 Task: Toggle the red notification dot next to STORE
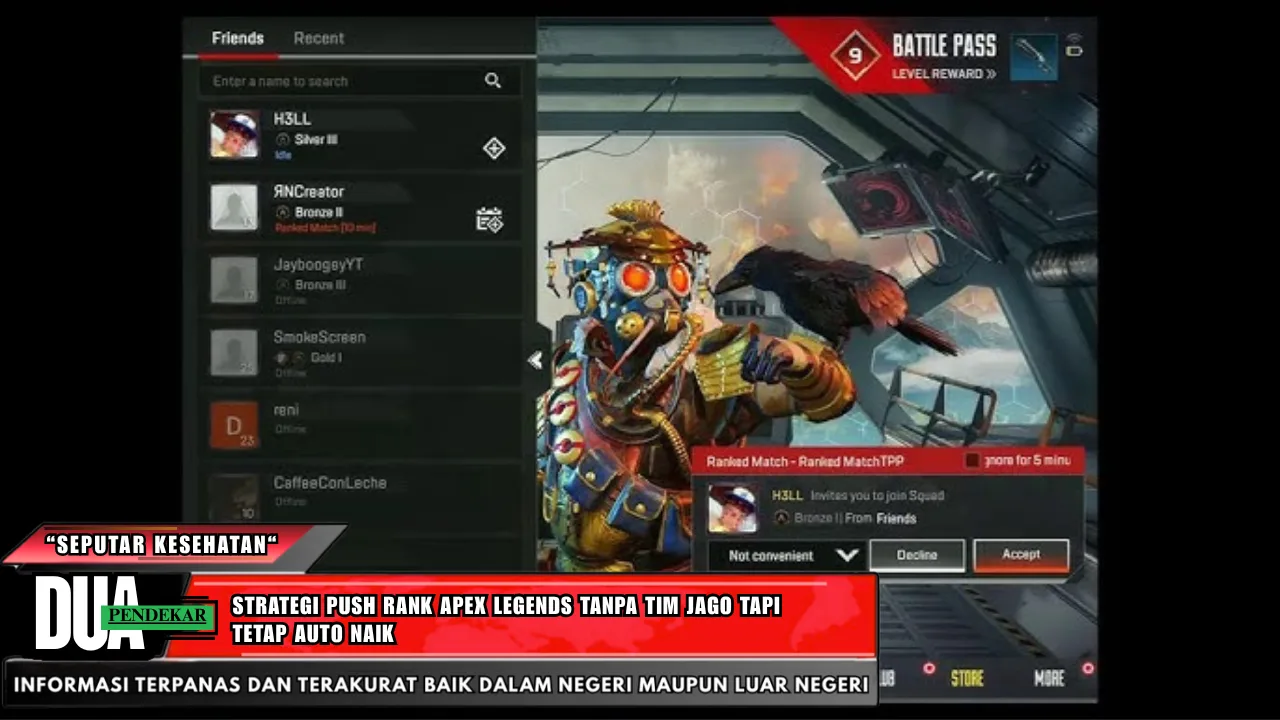click(x=929, y=669)
